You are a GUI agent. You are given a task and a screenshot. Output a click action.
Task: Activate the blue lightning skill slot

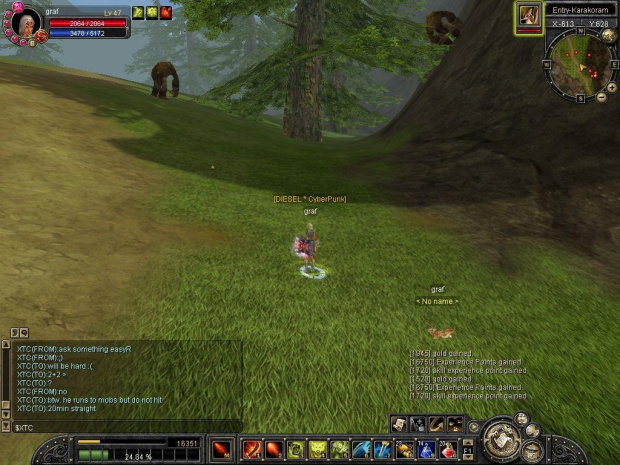pyautogui.click(x=360, y=449)
